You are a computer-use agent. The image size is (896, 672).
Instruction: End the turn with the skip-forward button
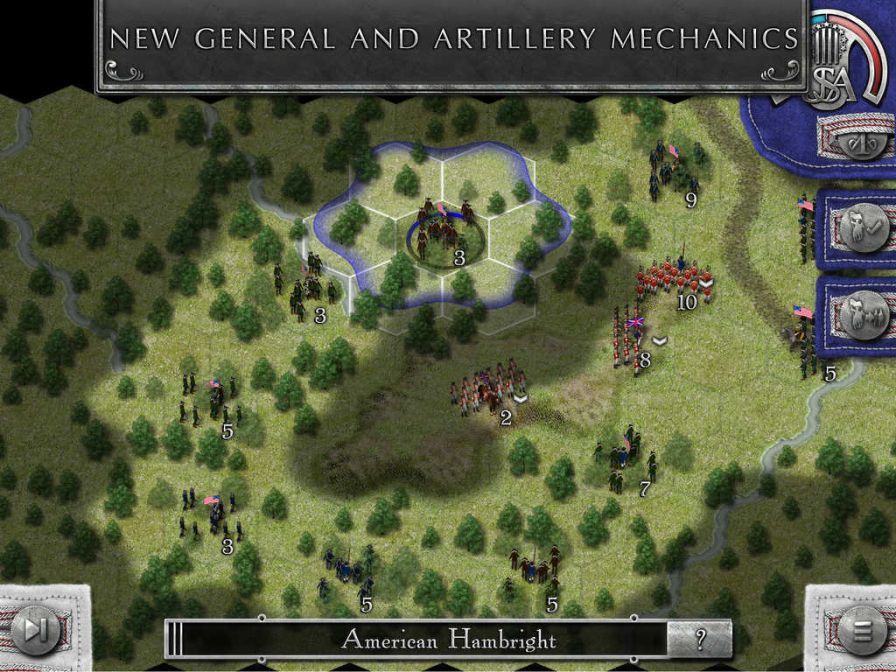(36, 630)
